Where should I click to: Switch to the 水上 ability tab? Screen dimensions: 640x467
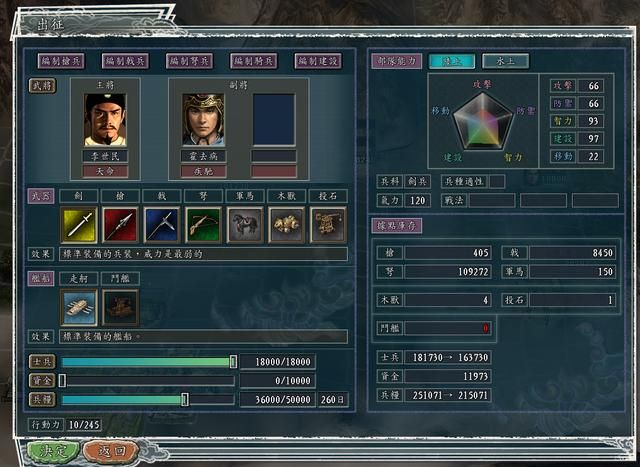505,61
